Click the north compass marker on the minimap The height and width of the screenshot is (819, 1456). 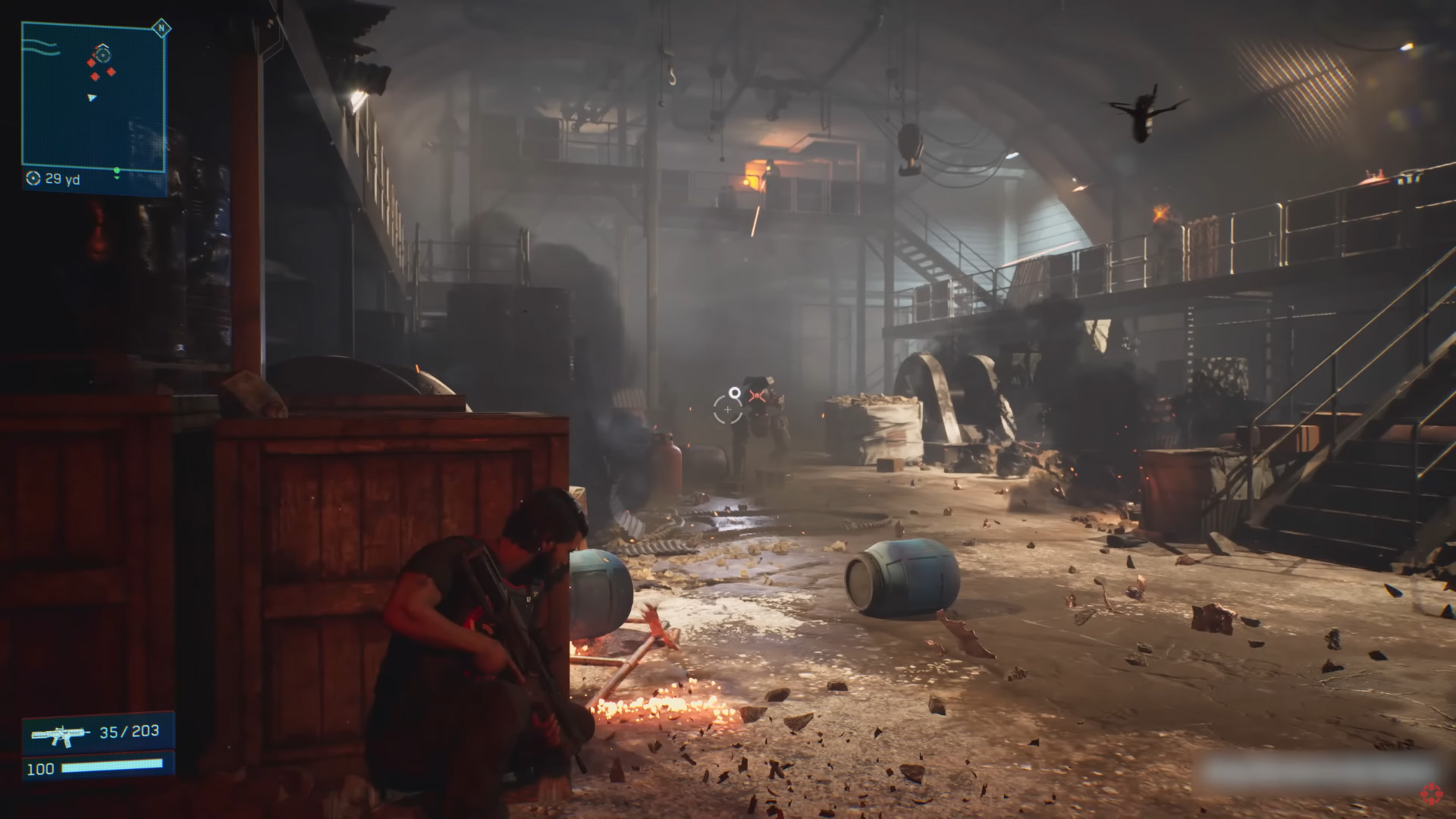pos(160,29)
